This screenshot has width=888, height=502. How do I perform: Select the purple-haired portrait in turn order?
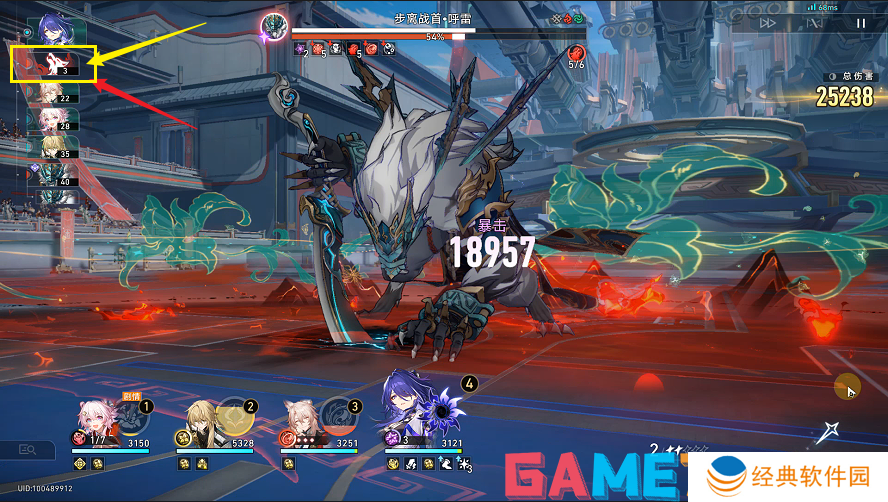tap(52, 30)
